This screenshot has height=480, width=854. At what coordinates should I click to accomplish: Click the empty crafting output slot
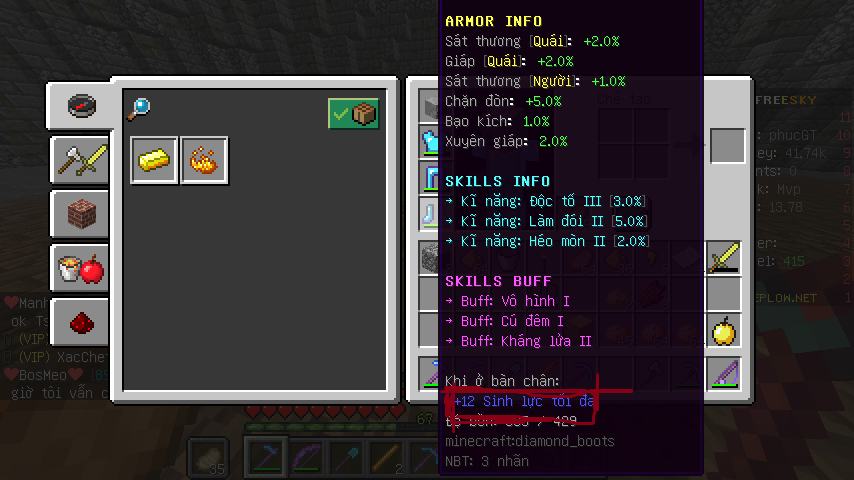[x=727, y=146]
